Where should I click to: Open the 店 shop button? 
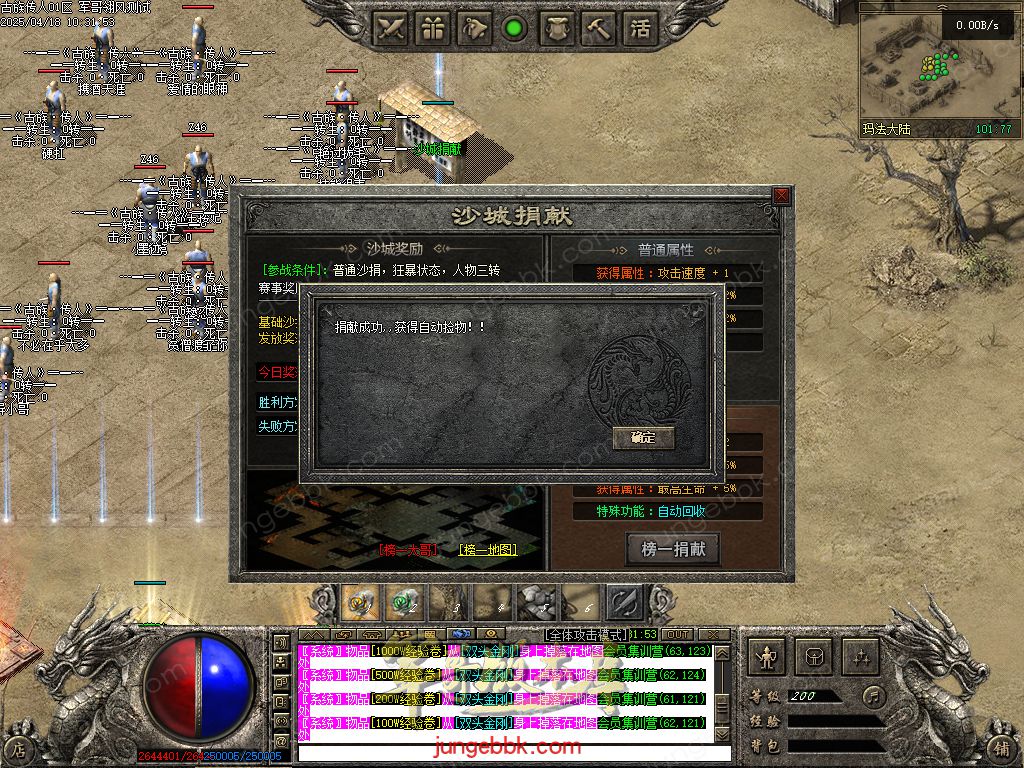19,748
